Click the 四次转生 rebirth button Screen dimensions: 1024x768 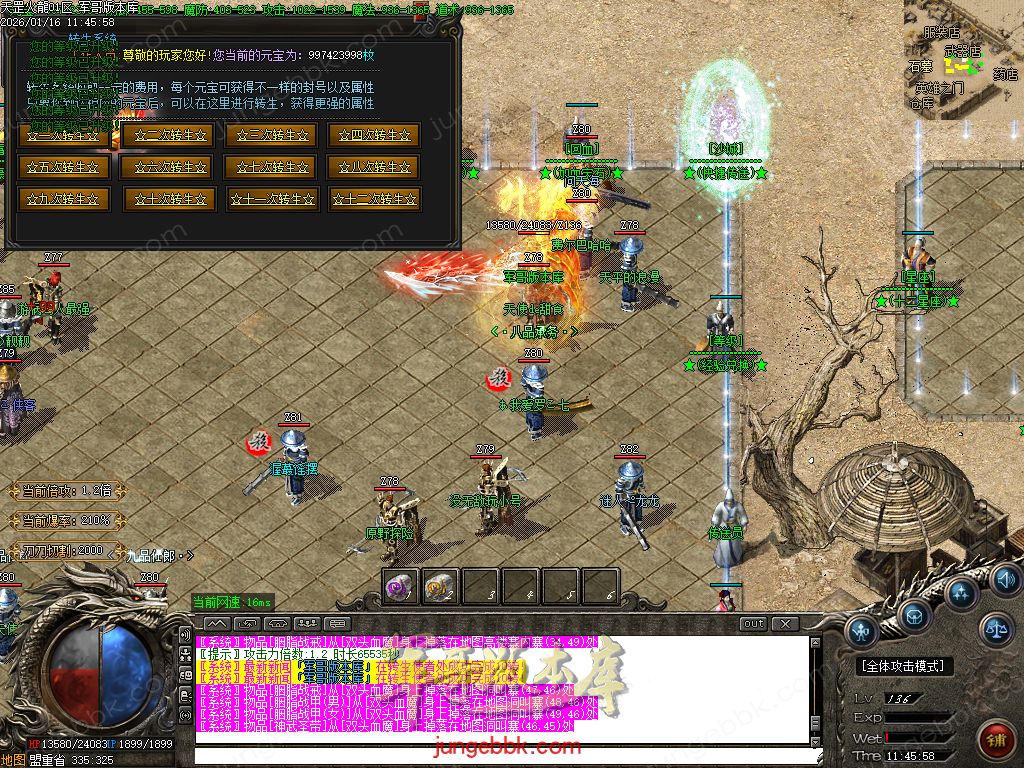pyautogui.click(x=374, y=135)
